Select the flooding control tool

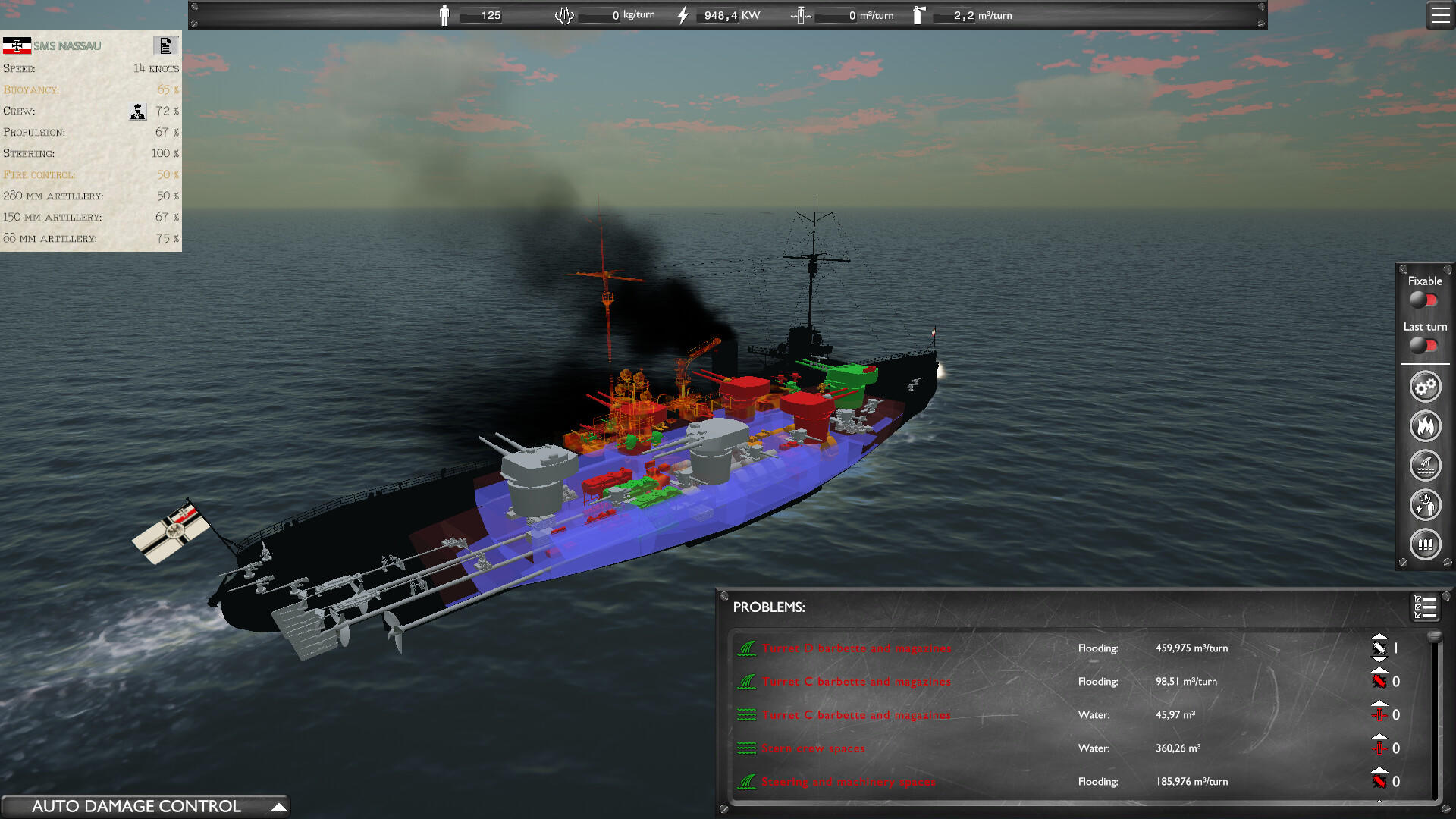[1425, 466]
